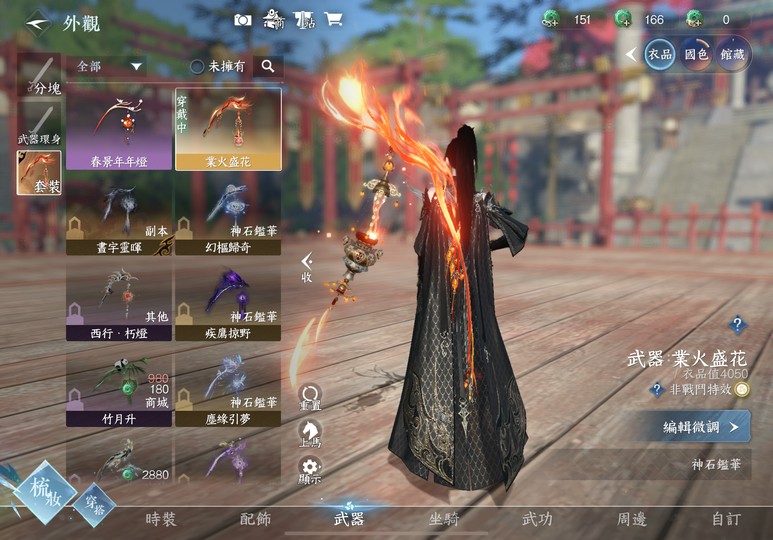Open the camera photo mode
The height and width of the screenshot is (540, 773).
coord(242,19)
